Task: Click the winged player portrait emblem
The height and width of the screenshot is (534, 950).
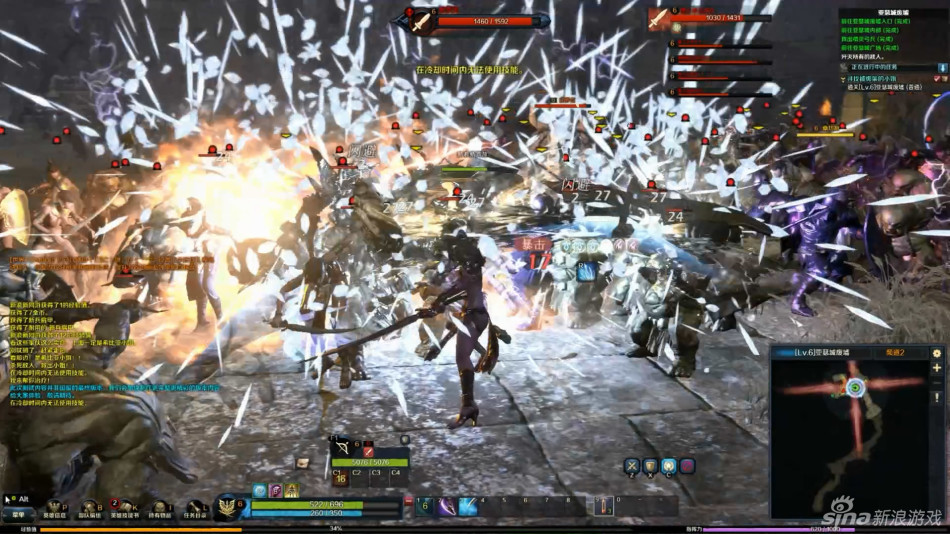Action: point(229,507)
